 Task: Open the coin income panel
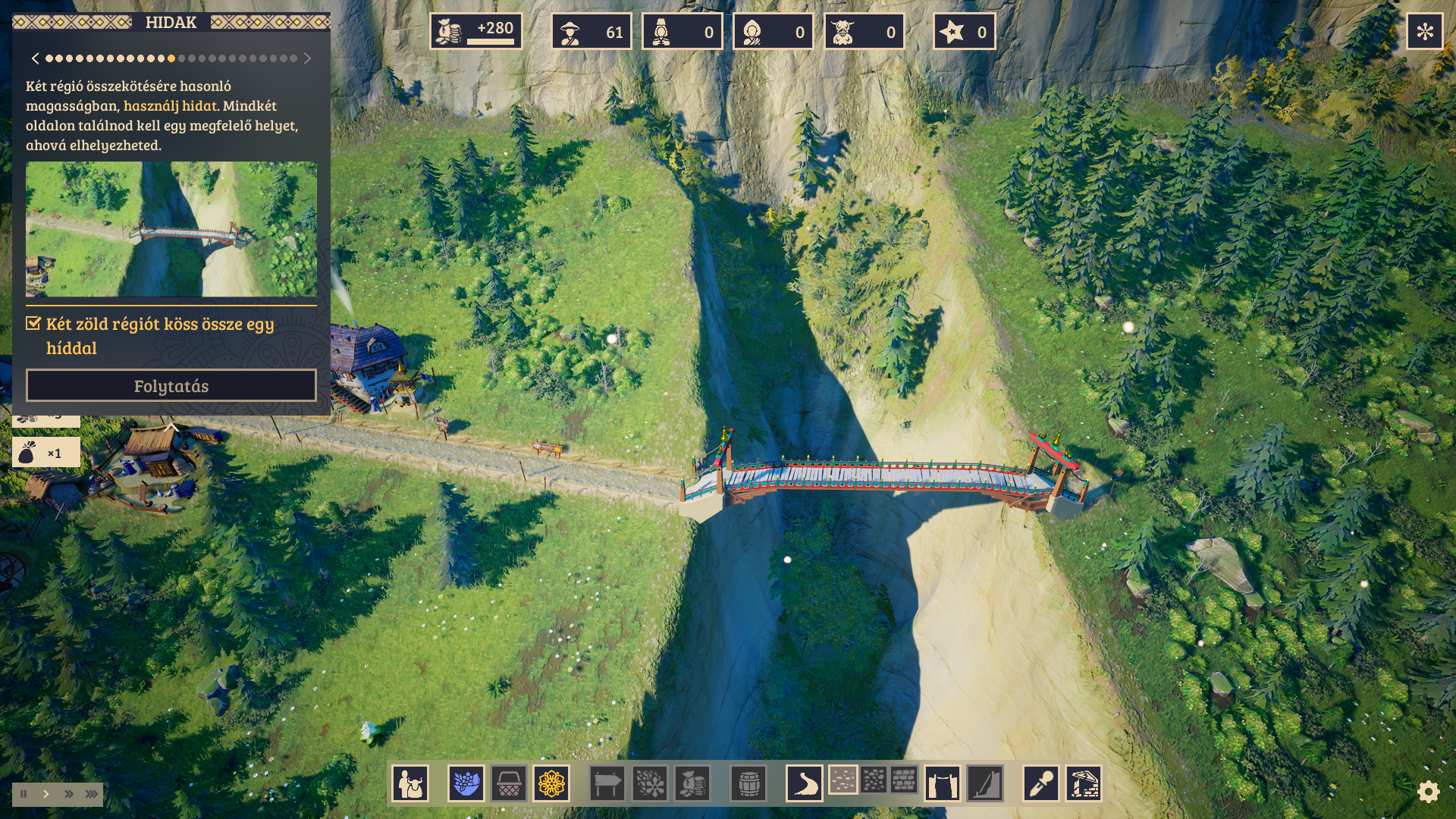point(475,32)
